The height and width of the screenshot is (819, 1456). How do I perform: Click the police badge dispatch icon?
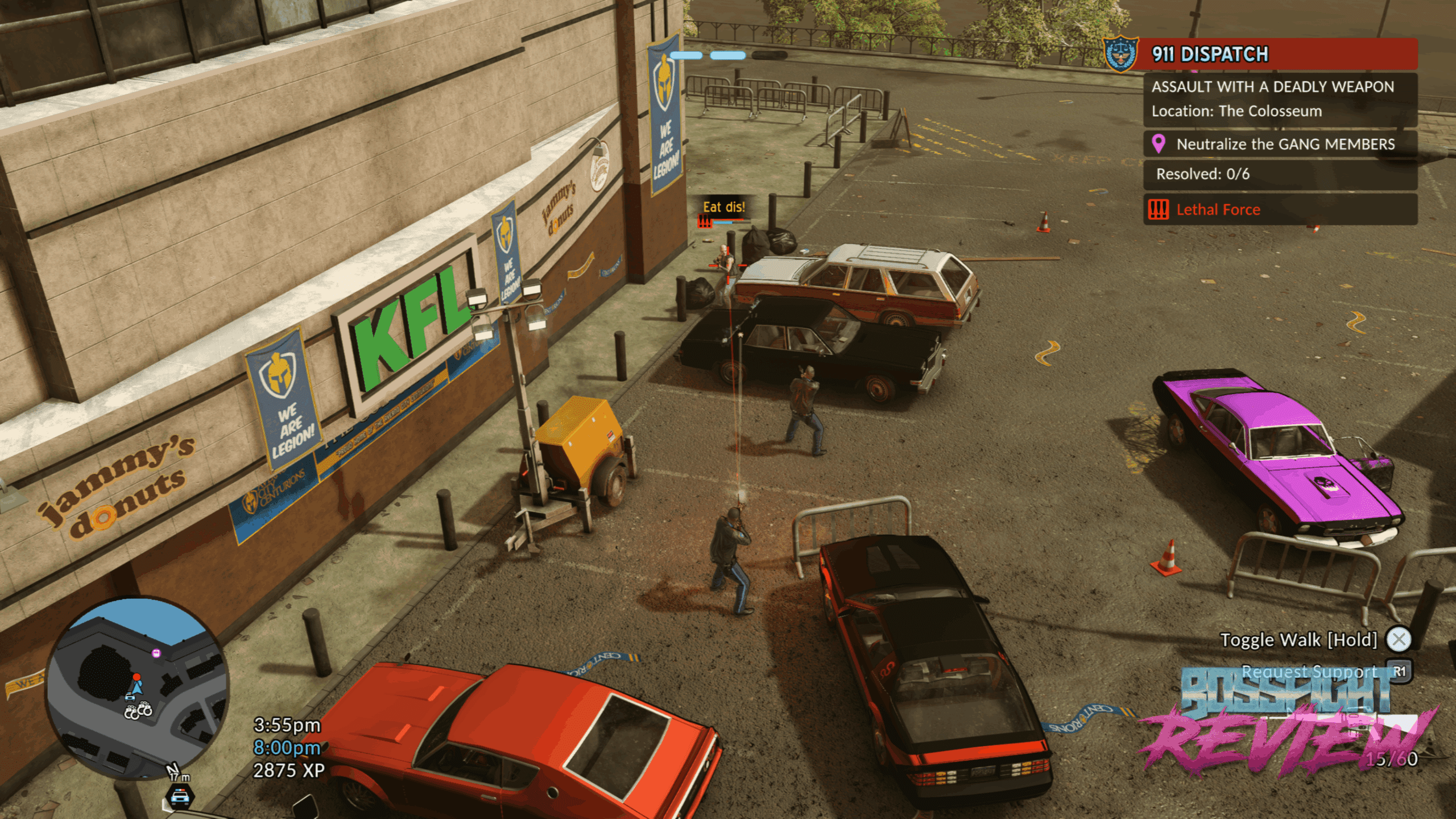click(x=1120, y=55)
